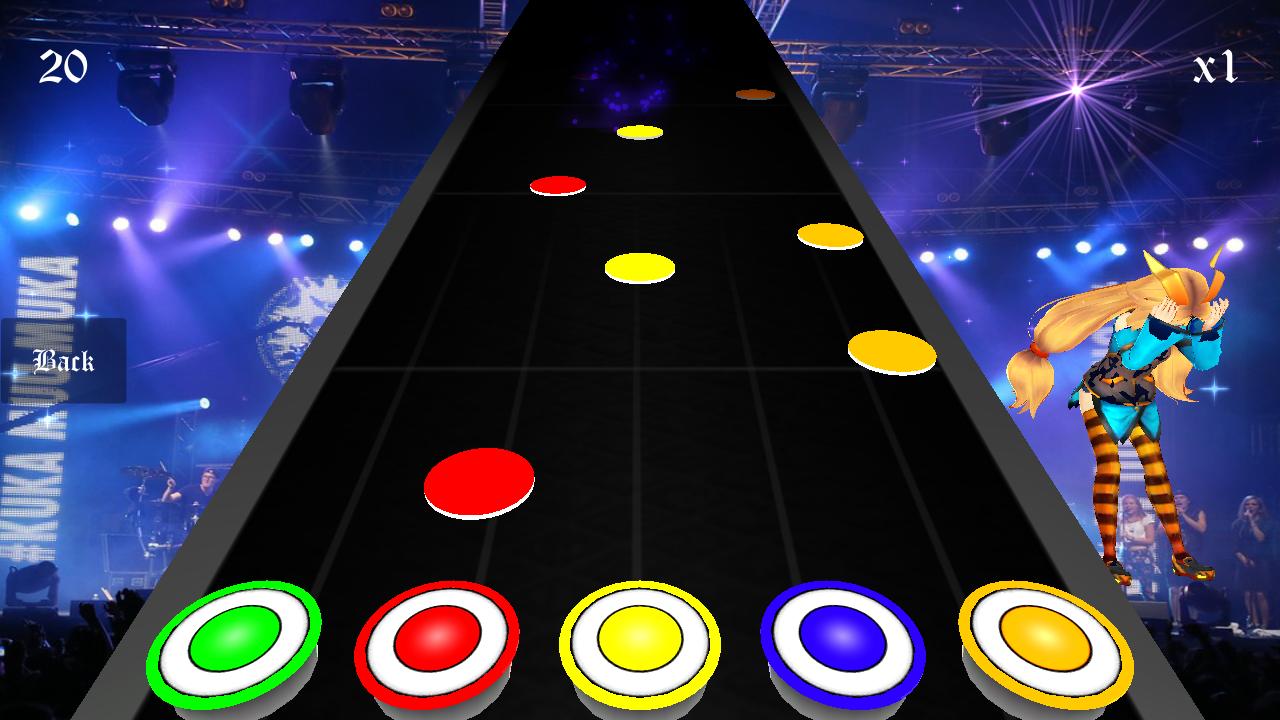Hit the red fret button

click(x=437, y=639)
